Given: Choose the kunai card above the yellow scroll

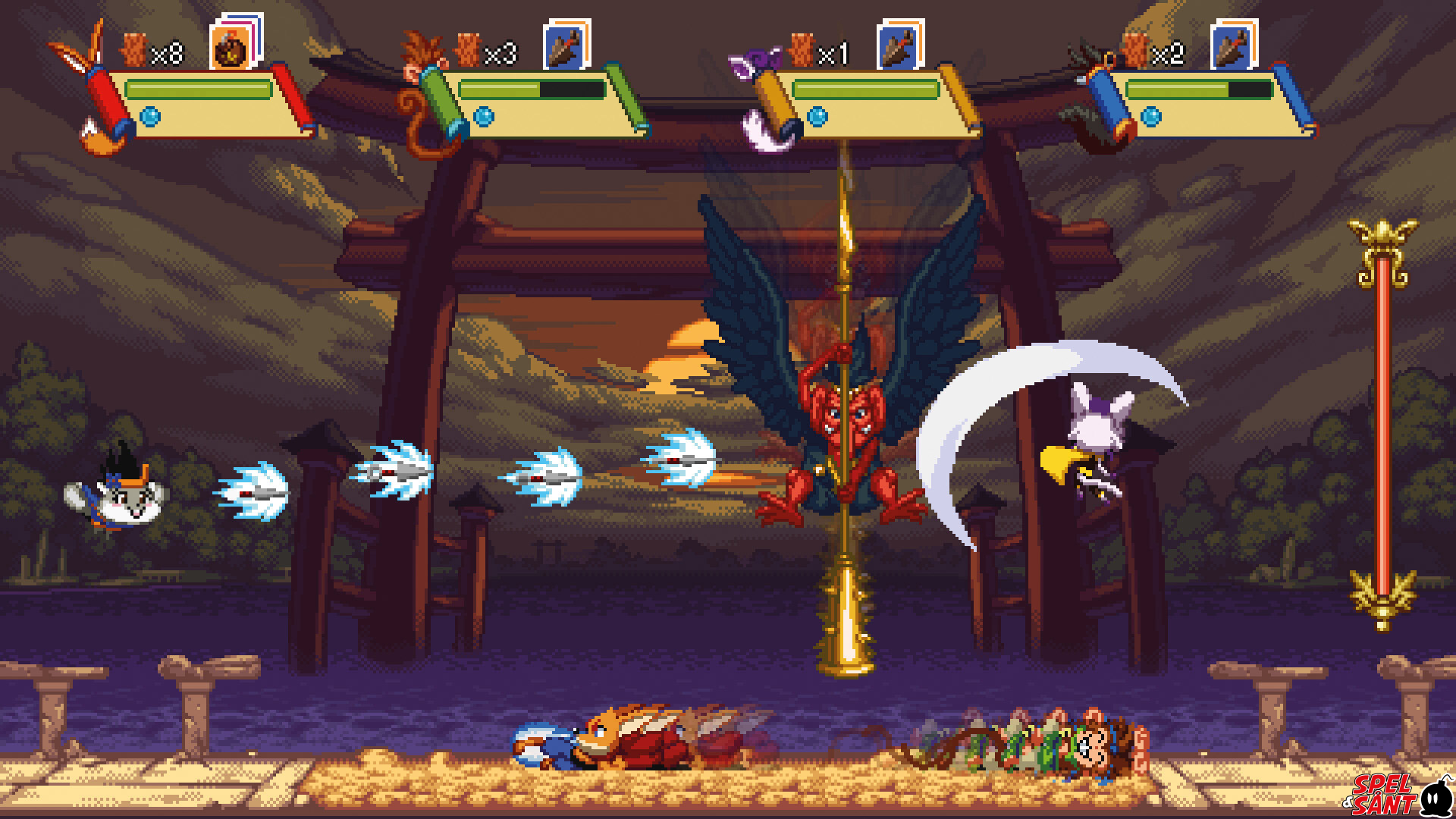Looking at the screenshot, I should pyautogui.click(x=899, y=47).
